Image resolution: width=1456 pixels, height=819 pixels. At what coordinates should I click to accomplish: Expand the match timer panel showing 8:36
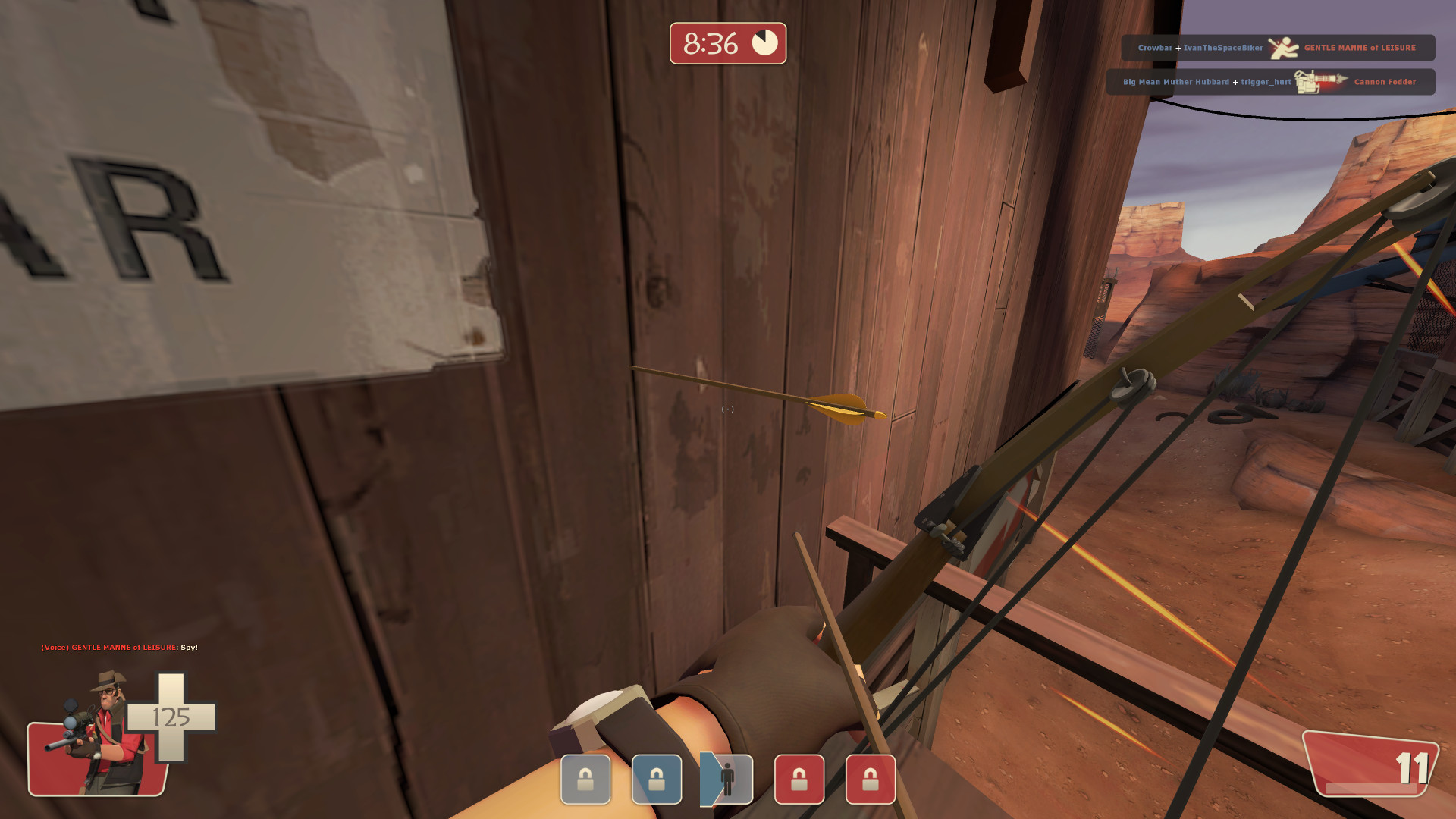tap(727, 43)
